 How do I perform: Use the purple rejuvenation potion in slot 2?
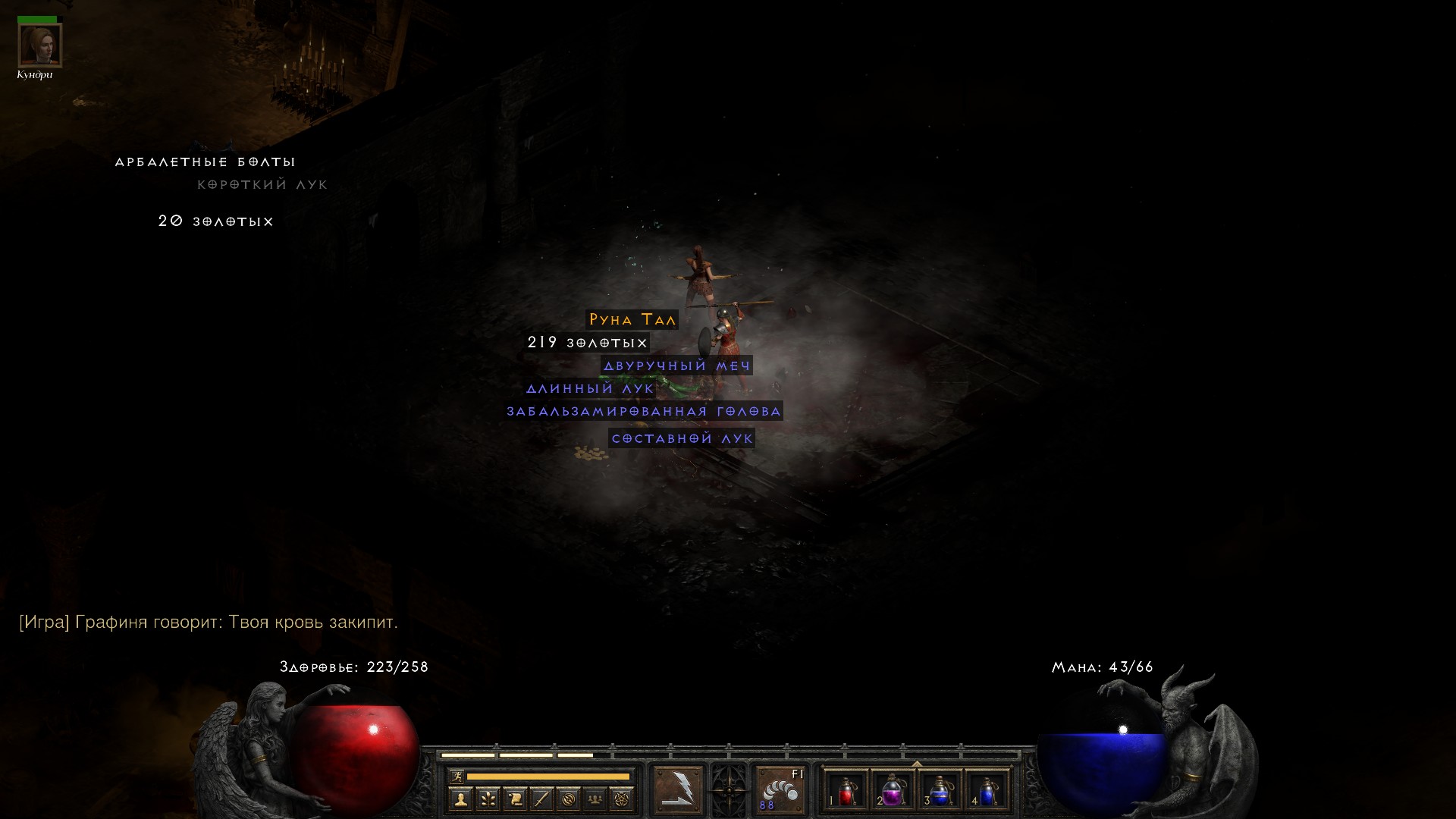coord(893,791)
